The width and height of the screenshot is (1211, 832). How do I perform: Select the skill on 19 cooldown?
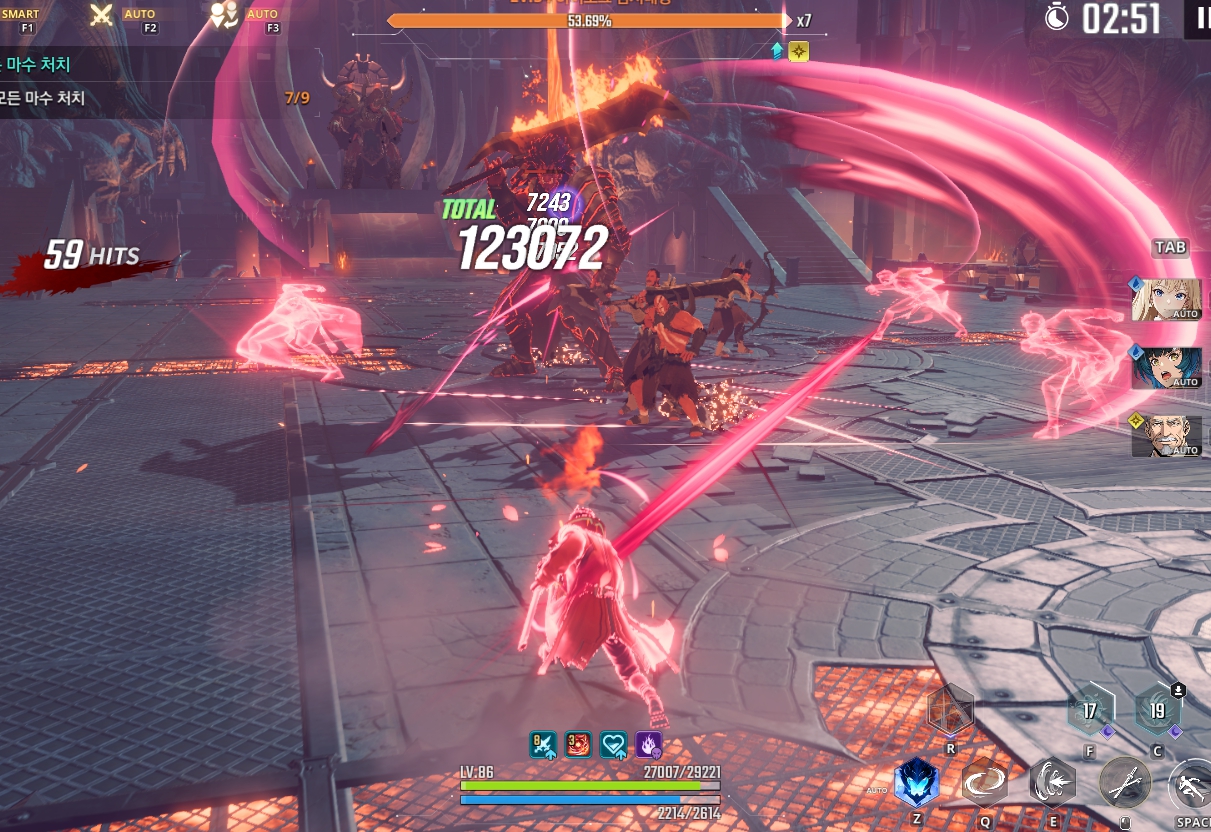pyautogui.click(x=1157, y=711)
